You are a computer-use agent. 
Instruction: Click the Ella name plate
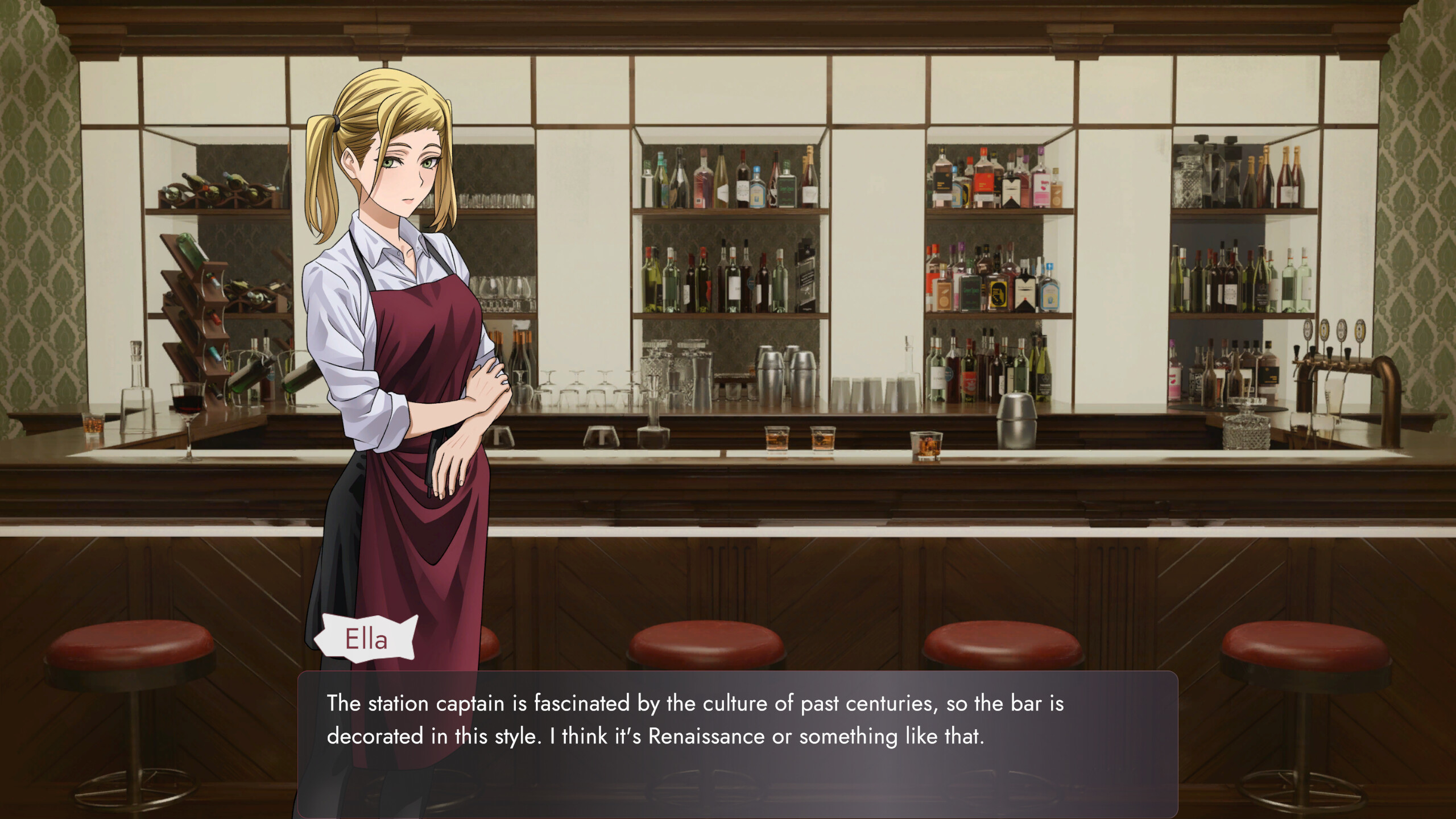pos(367,640)
